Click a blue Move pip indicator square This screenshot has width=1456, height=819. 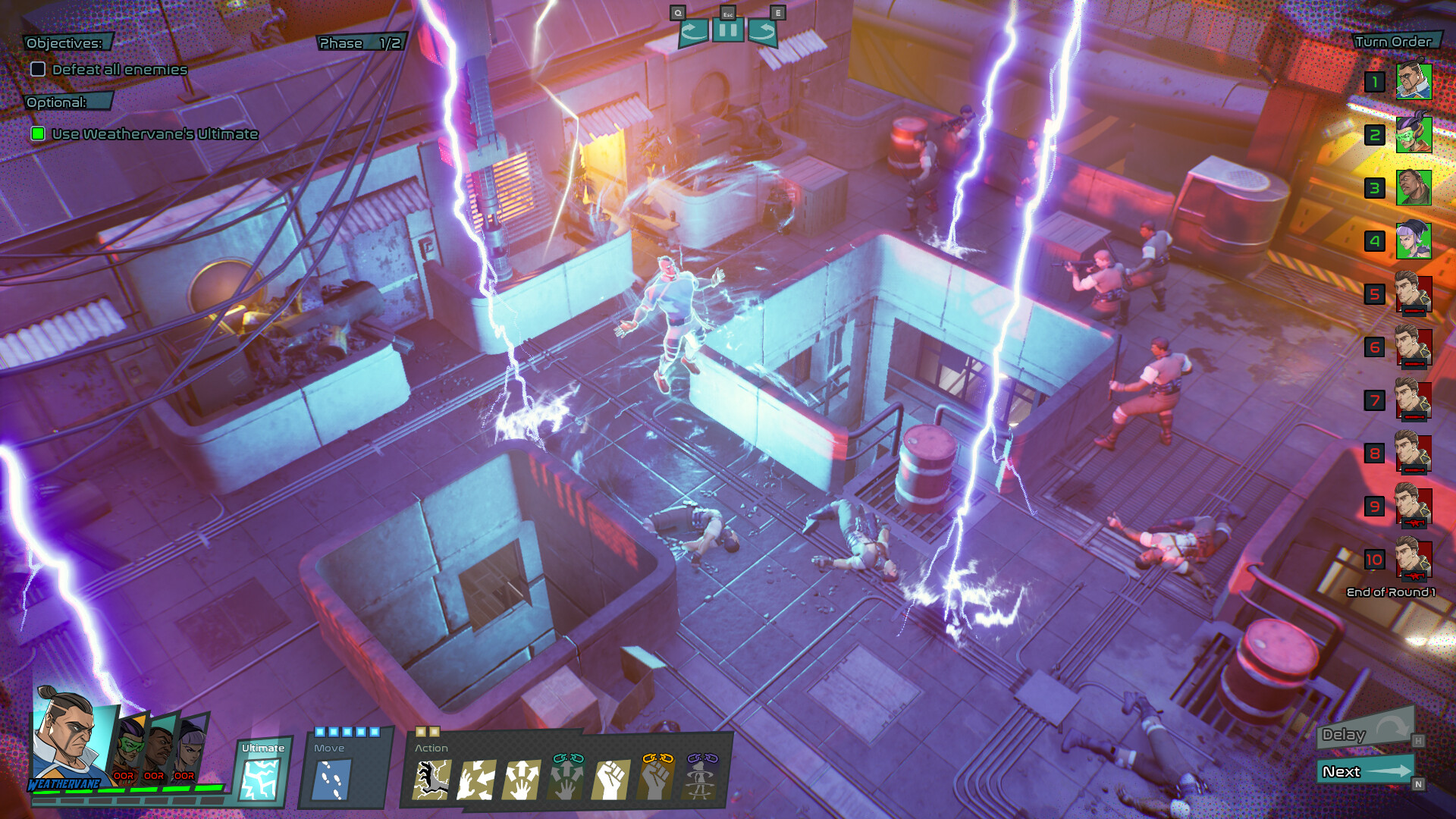click(x=319, y=732)
